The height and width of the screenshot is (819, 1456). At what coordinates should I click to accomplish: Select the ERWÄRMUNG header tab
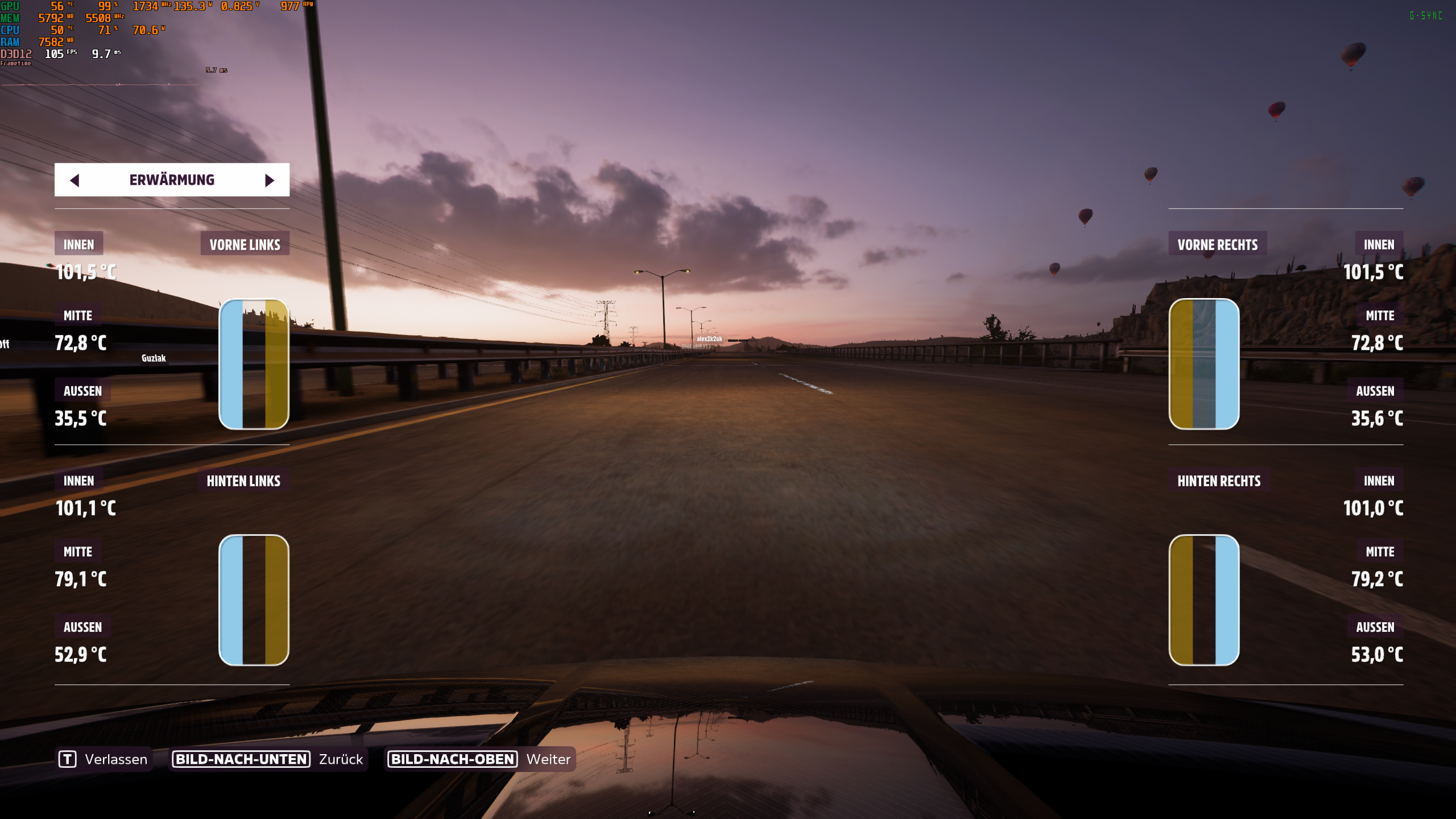(x=172, y=180)
